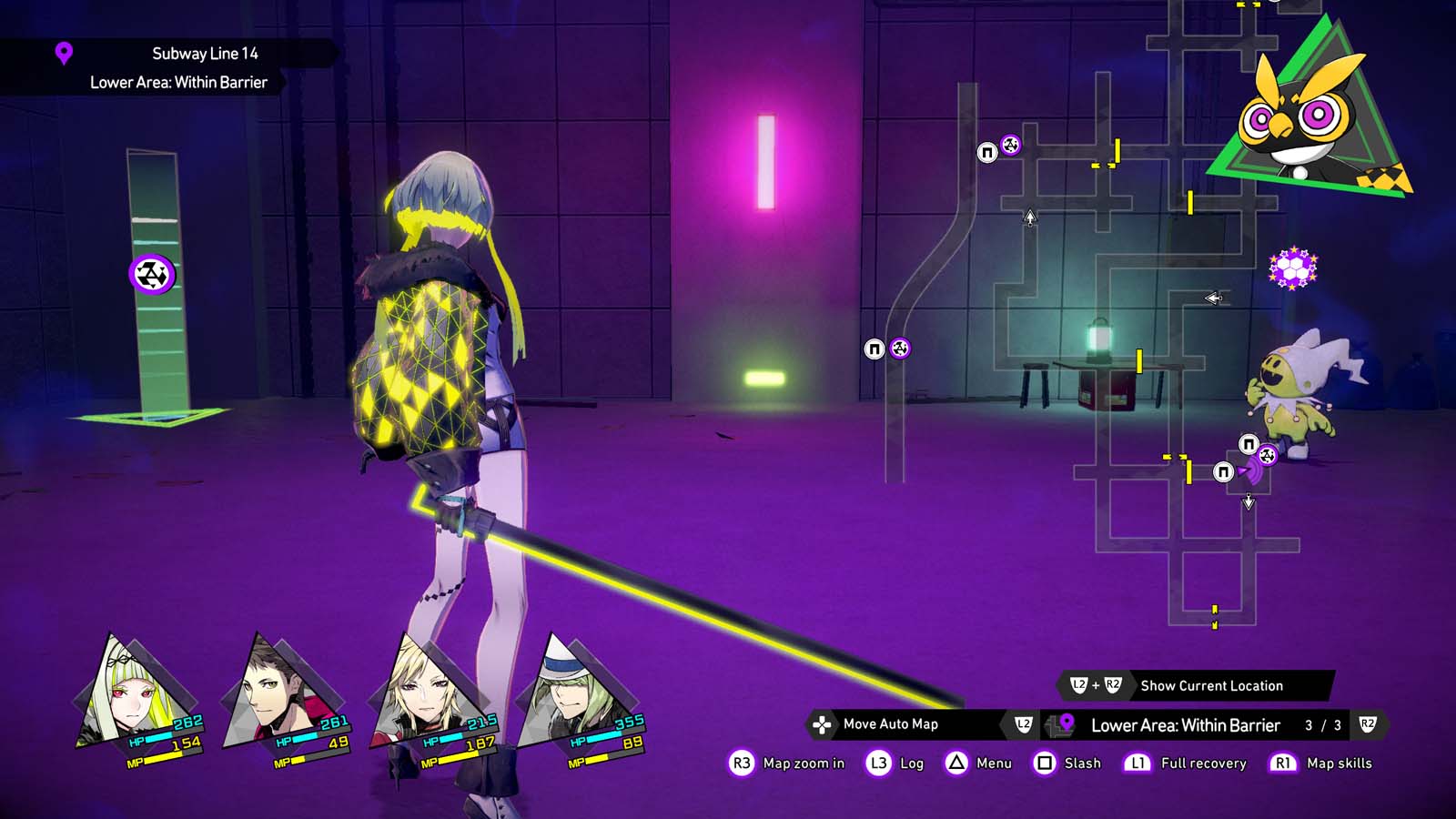
Task: Expand the Subway Line 14 location banner
Action: pos(207,53)
